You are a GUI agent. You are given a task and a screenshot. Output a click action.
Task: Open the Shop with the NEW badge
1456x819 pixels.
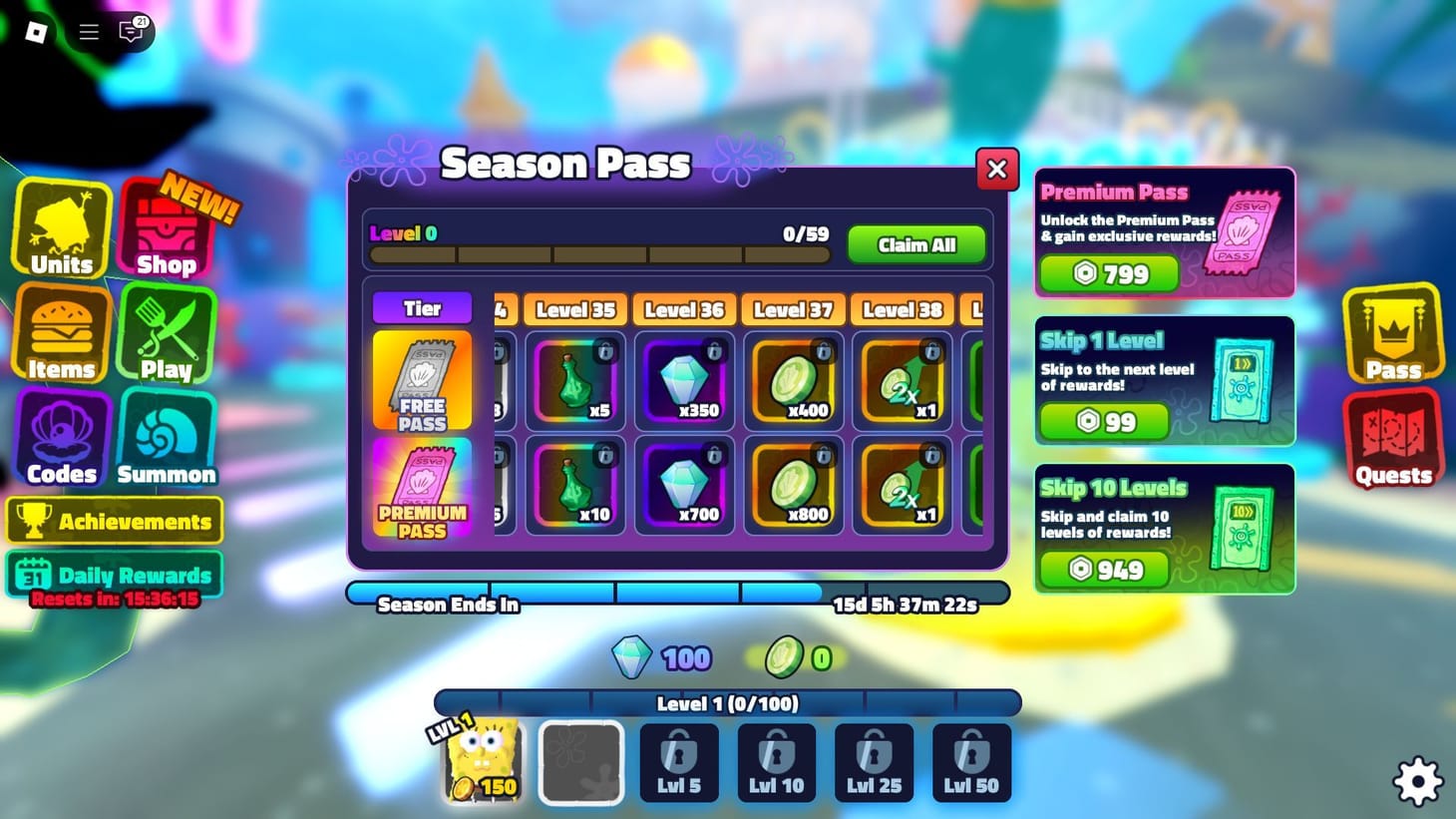[x=166, y=229]
